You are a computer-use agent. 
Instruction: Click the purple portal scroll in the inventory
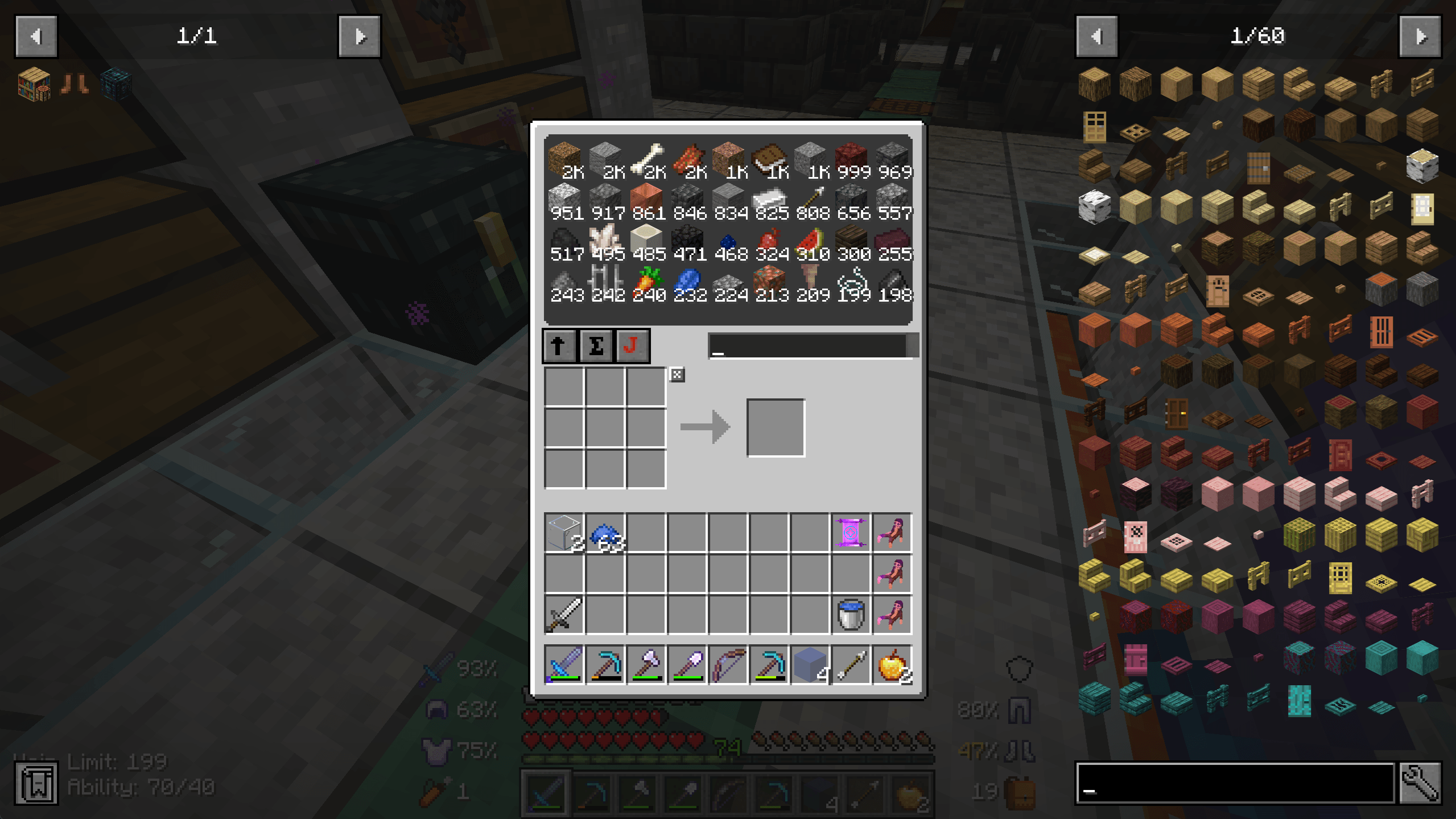tap(852, 534)
